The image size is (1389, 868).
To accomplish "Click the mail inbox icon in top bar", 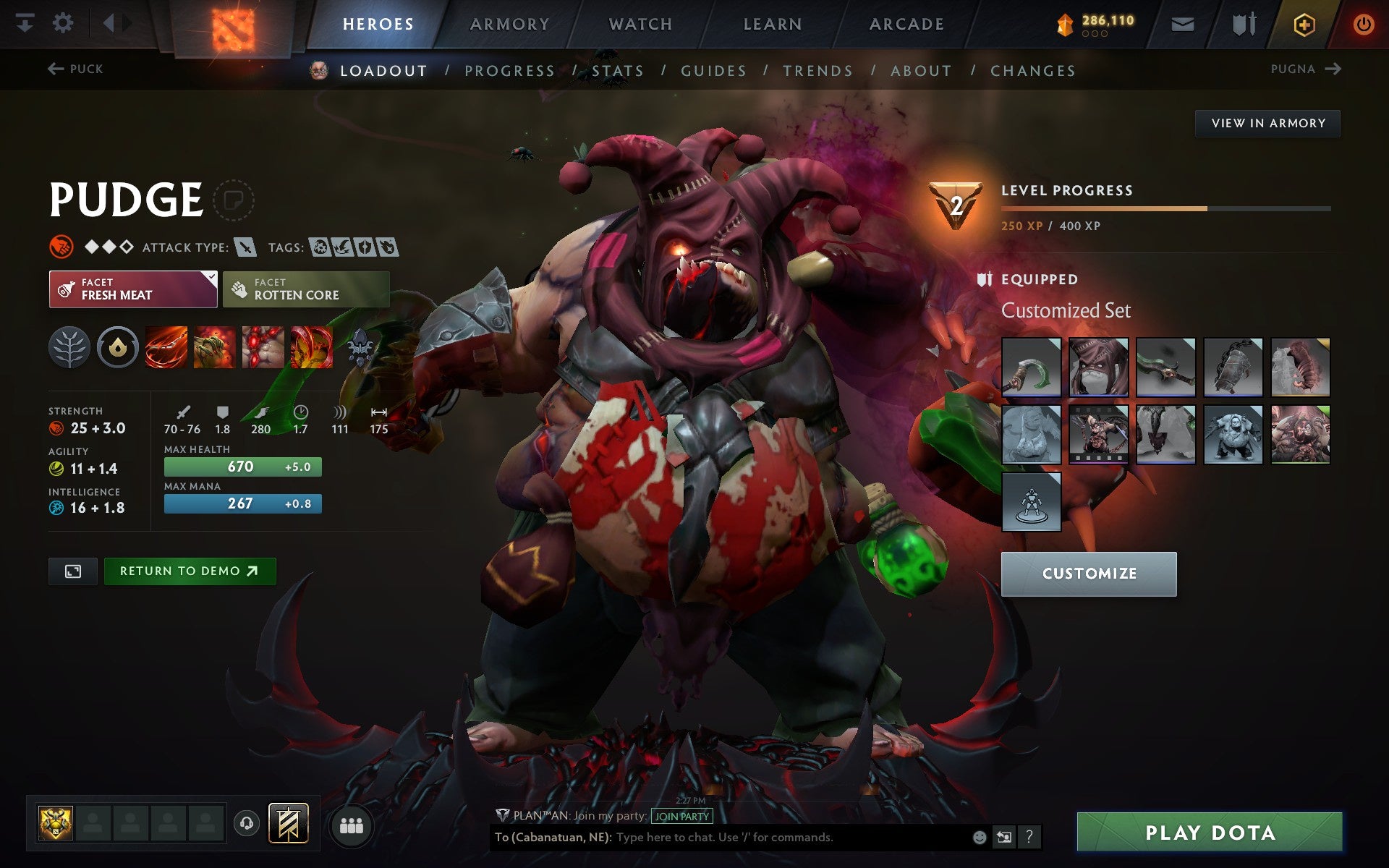I will (1182, 23).
